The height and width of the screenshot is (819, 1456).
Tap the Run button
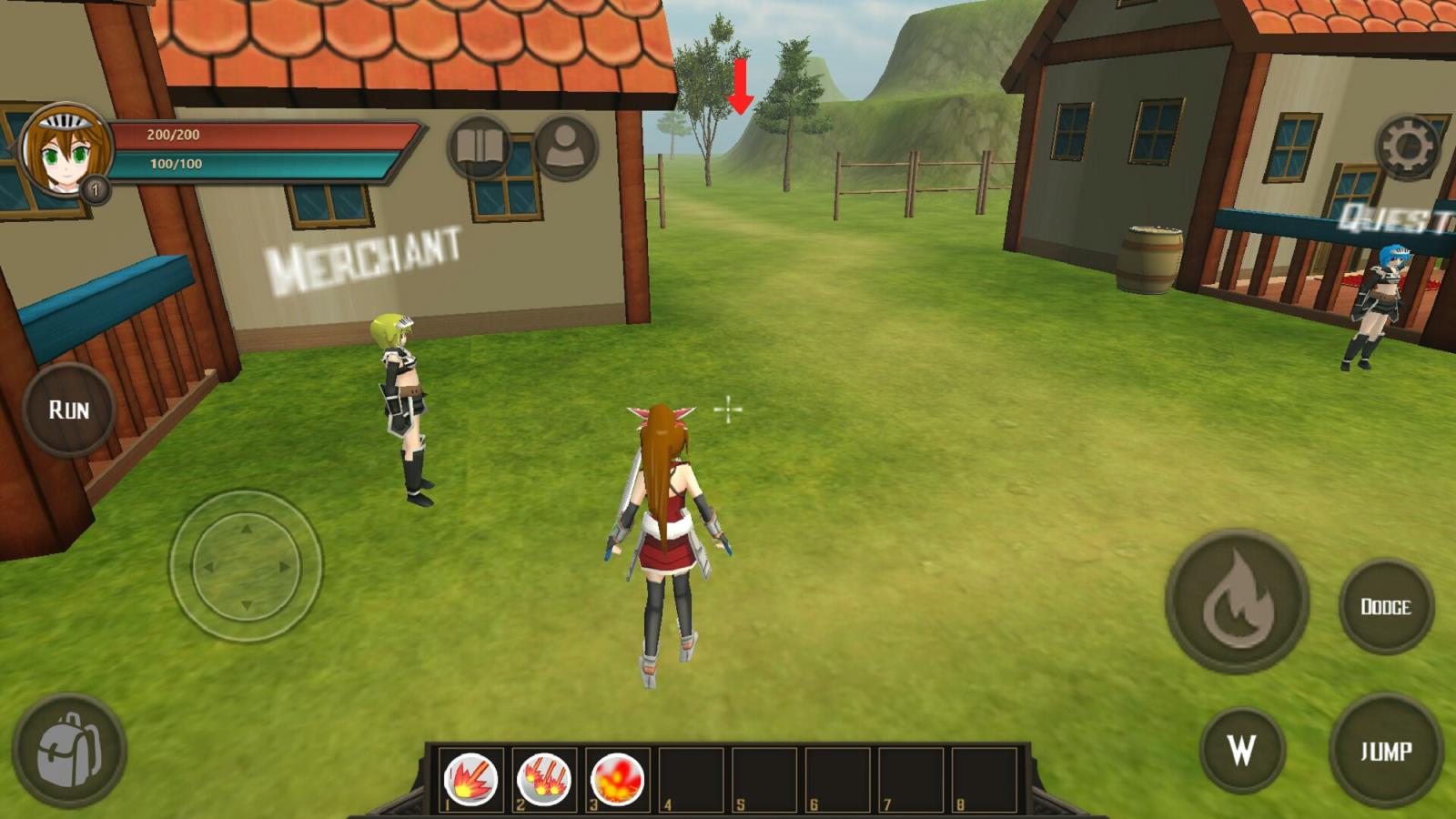[69, 409]
